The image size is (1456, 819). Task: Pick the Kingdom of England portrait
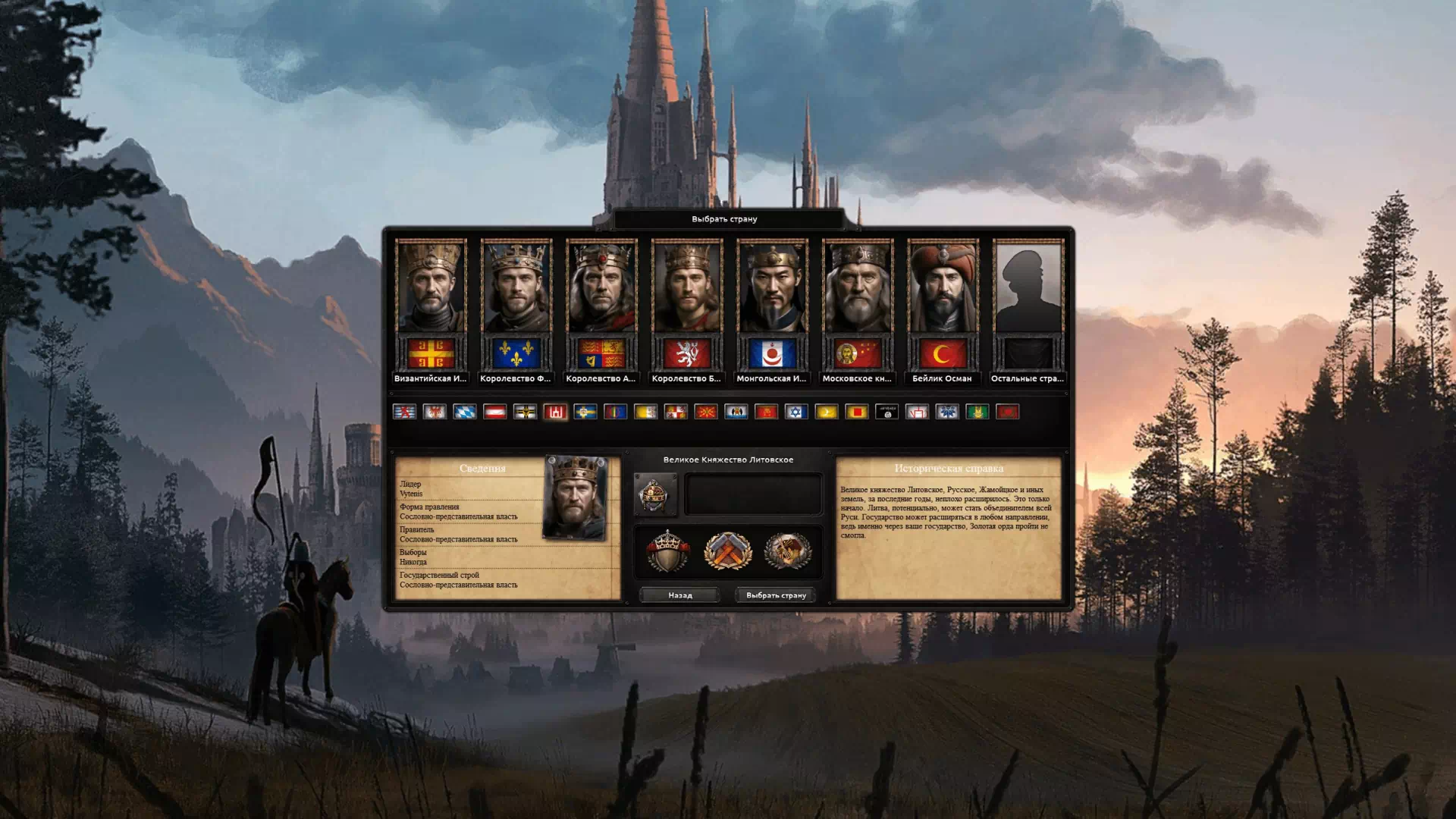point(602,288)
